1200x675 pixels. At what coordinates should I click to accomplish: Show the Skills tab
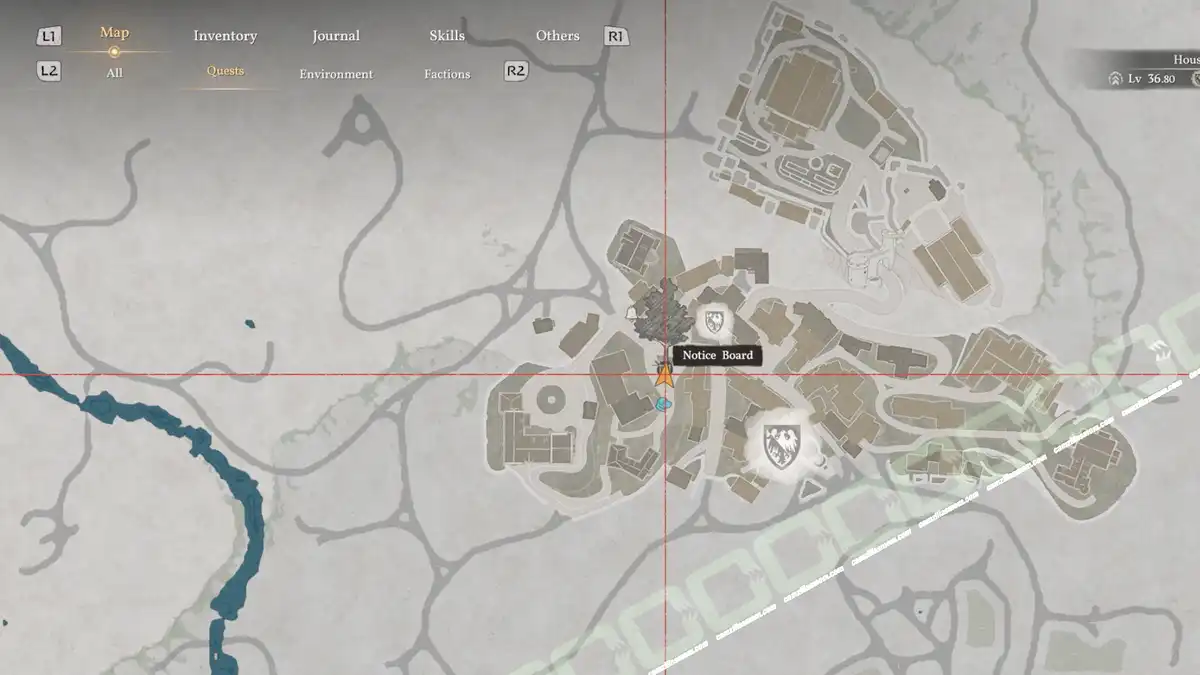(x=447, y=36)
